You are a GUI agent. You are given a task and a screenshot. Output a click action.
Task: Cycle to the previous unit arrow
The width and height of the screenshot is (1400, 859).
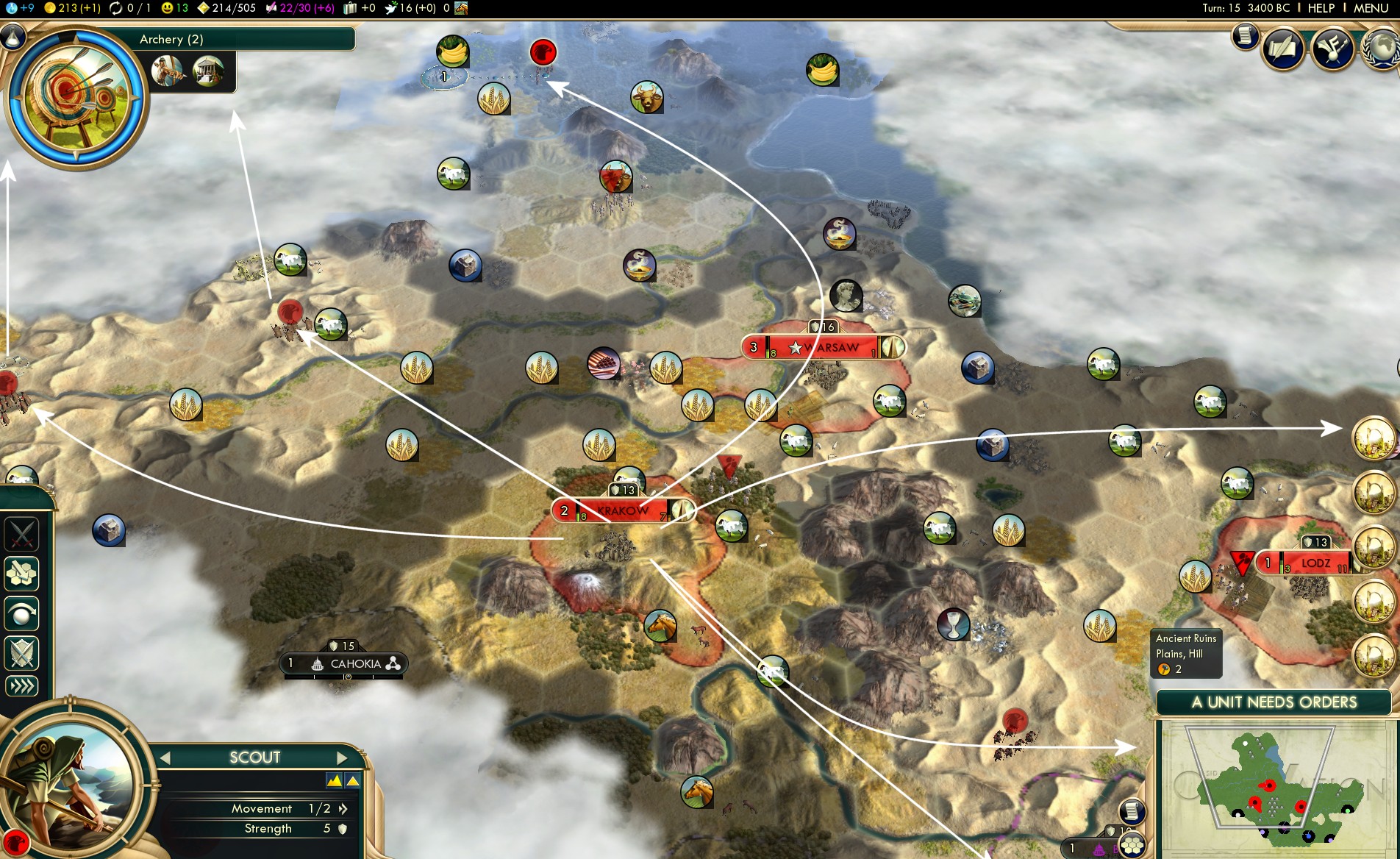[165, 758]
